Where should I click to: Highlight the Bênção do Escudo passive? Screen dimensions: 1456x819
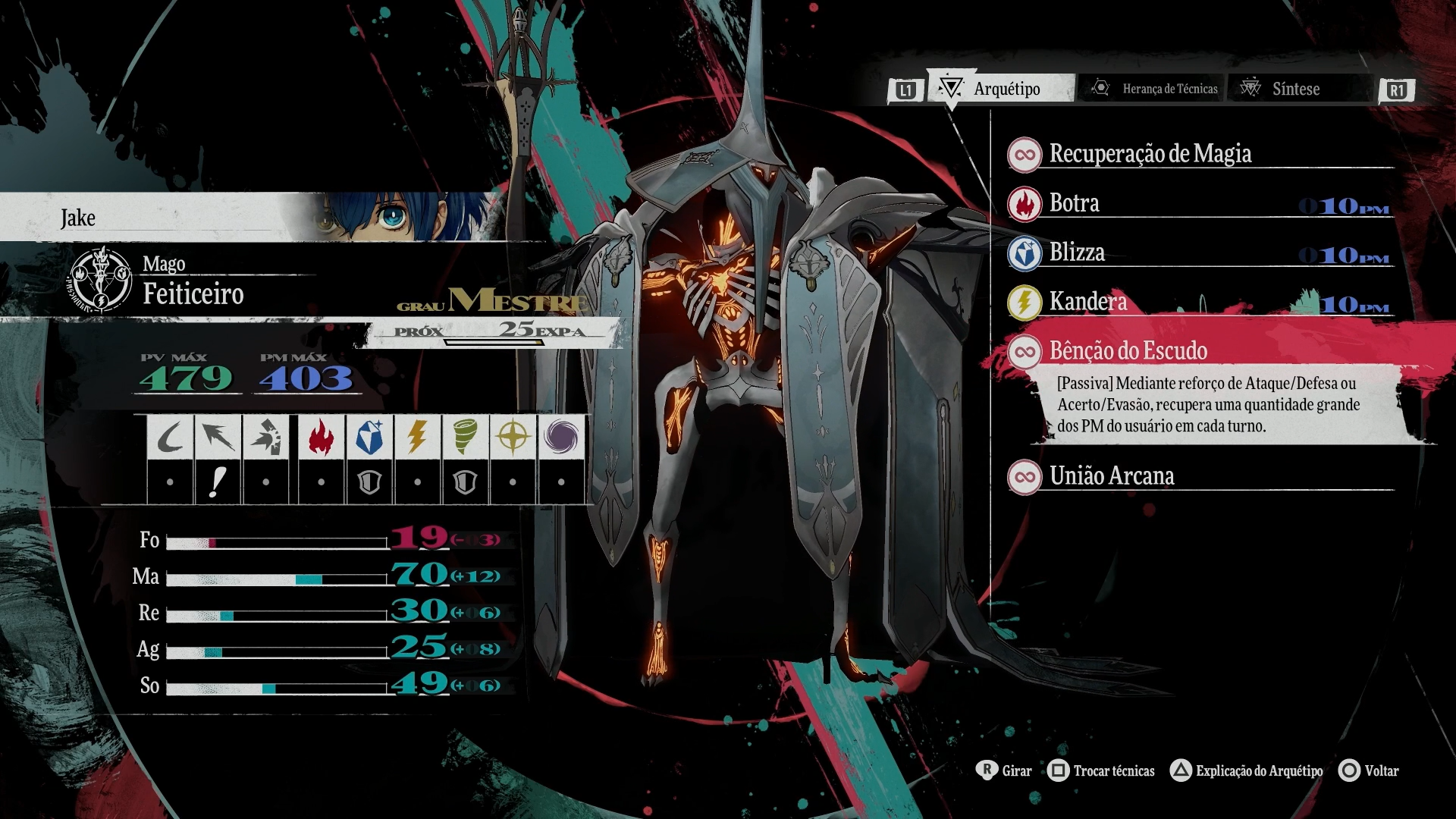(x=1128, y=351)
